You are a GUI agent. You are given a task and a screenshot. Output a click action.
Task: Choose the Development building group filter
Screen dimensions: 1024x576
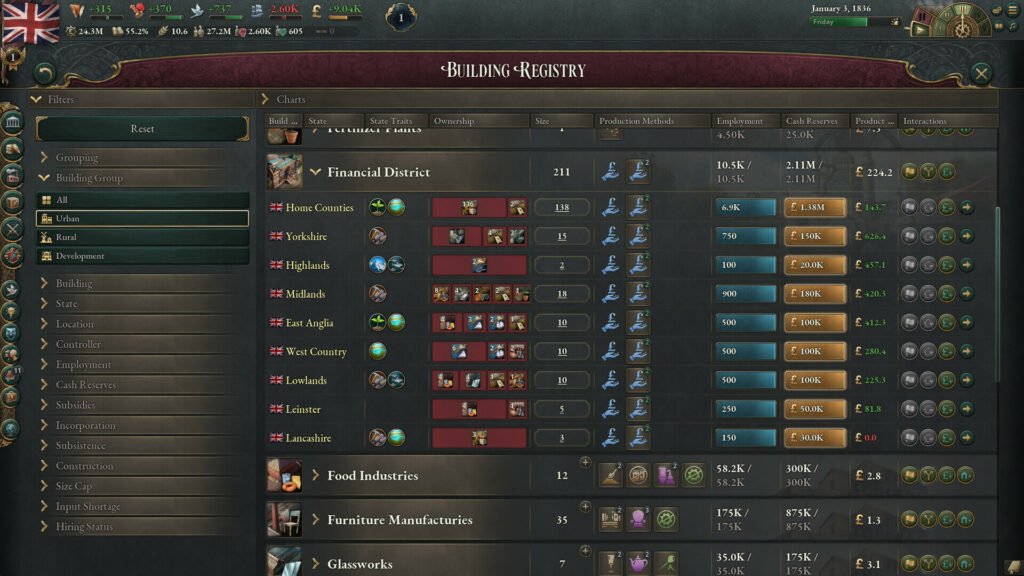tap(142, 256)
